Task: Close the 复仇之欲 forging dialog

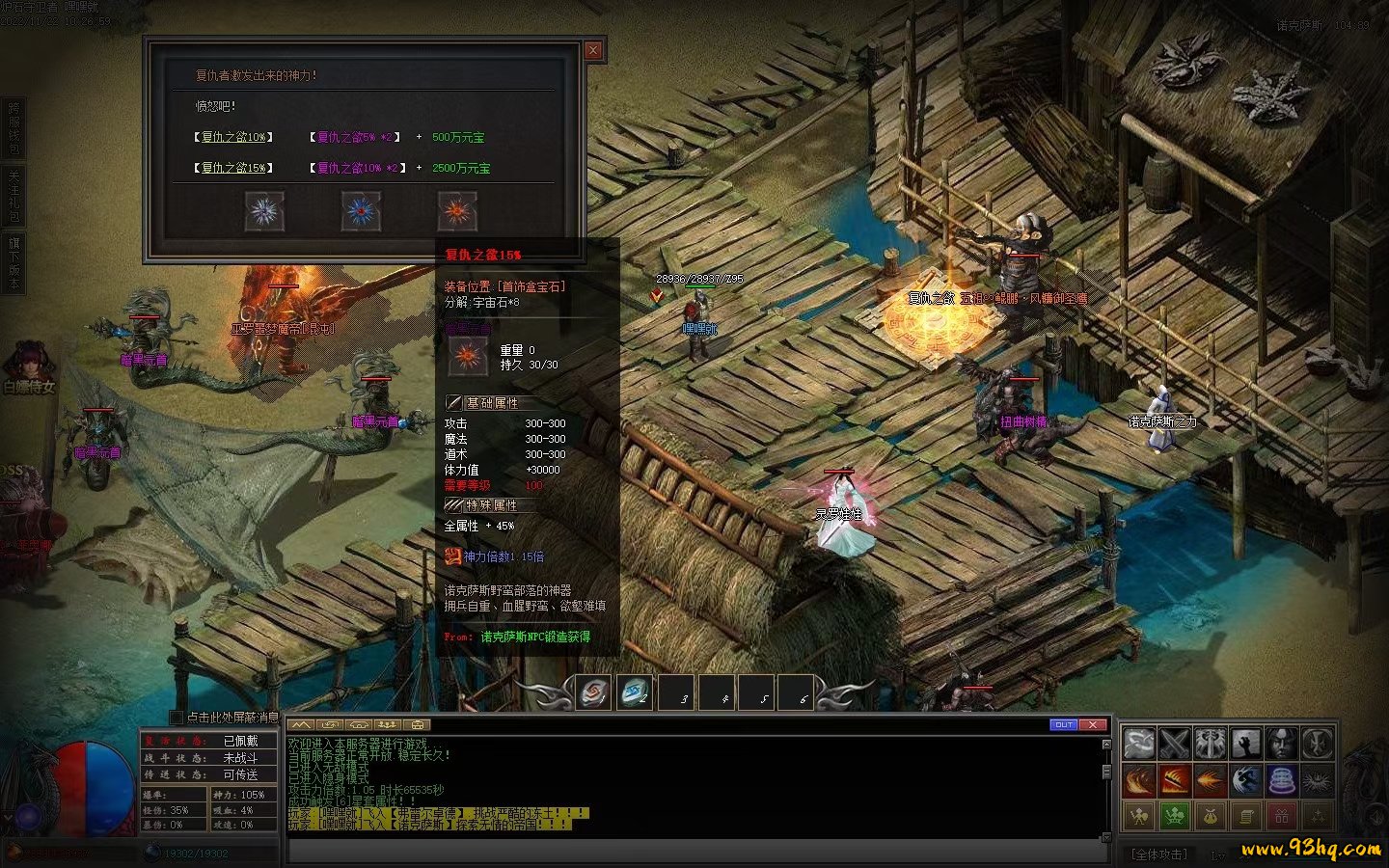Action: click(593, 50)
